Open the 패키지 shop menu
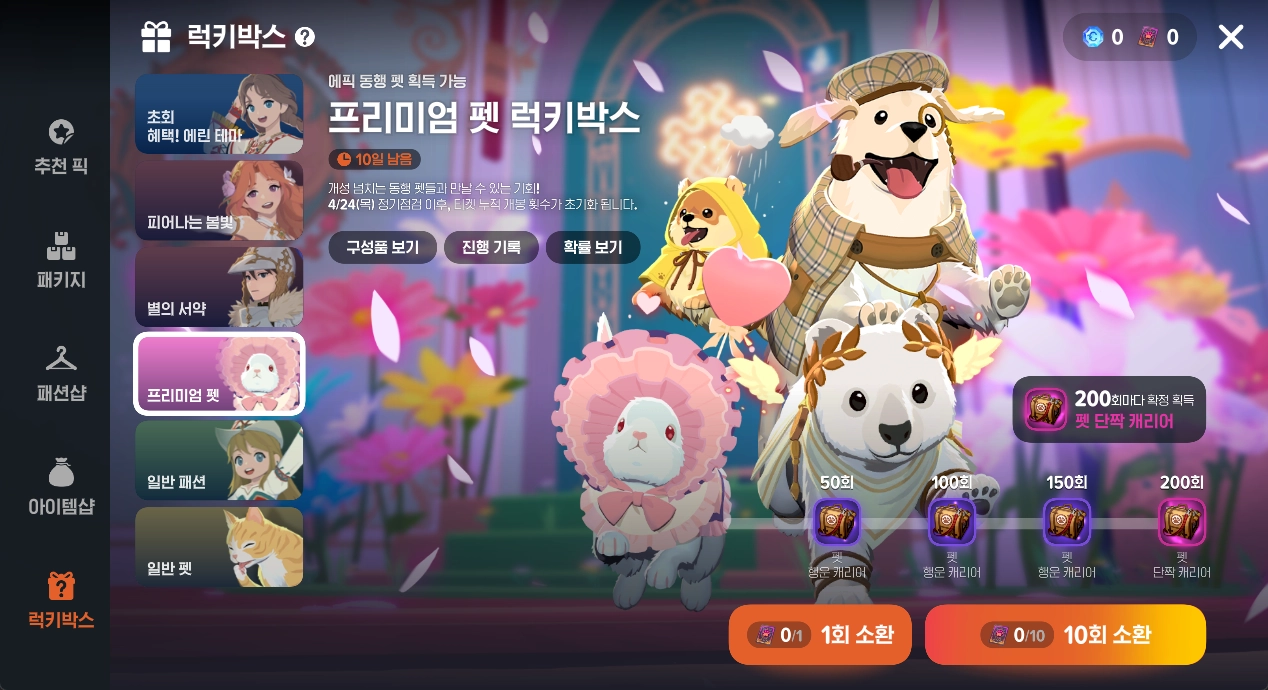 click(61, 260)
